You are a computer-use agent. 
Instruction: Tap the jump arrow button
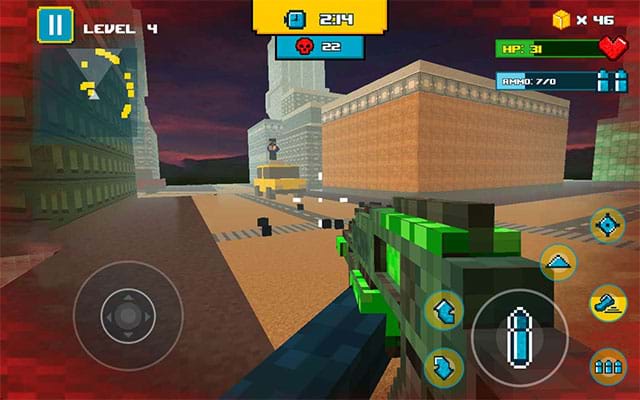[x=558, y=263]
